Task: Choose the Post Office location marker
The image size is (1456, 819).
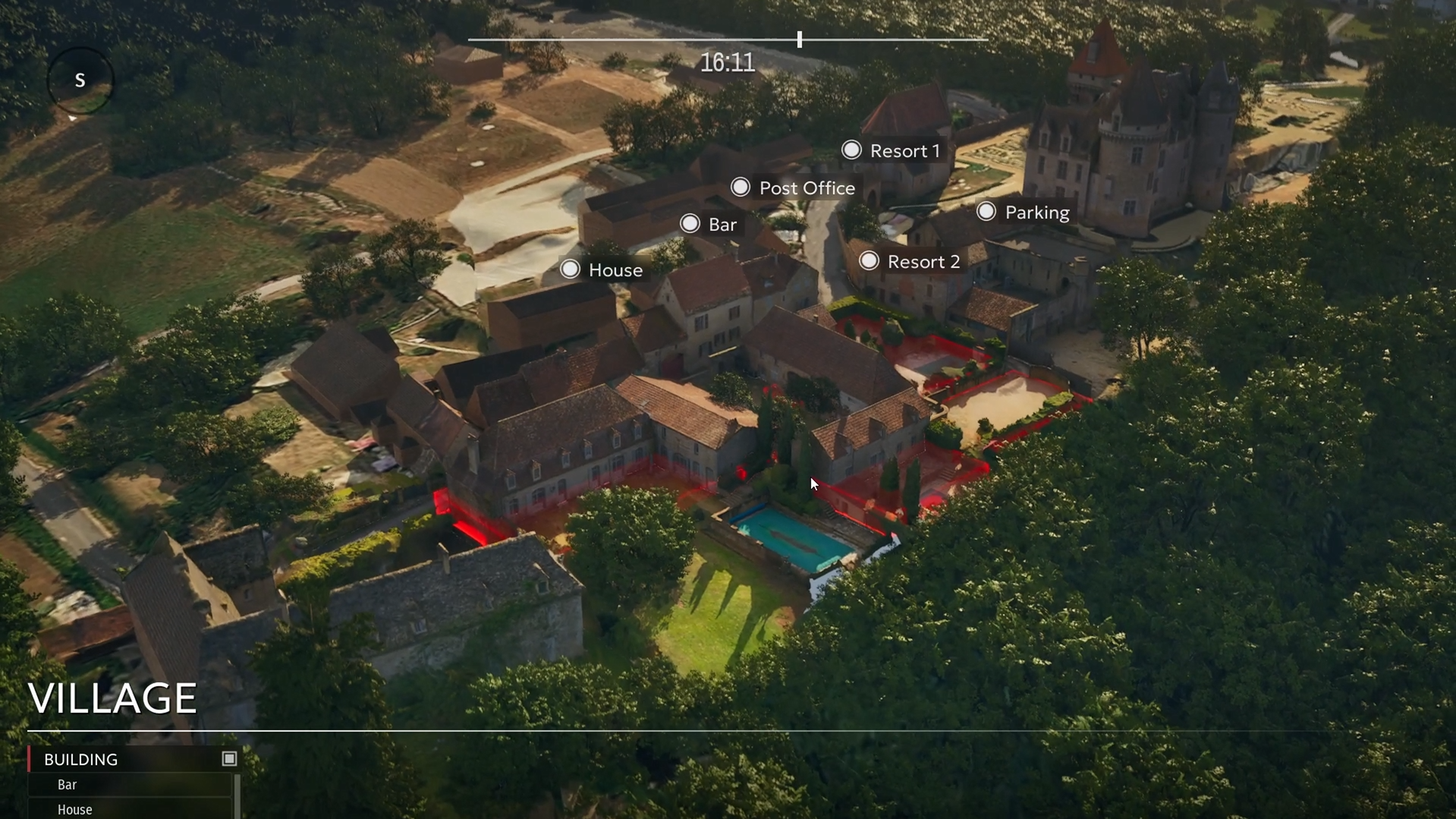Action: 741,187
